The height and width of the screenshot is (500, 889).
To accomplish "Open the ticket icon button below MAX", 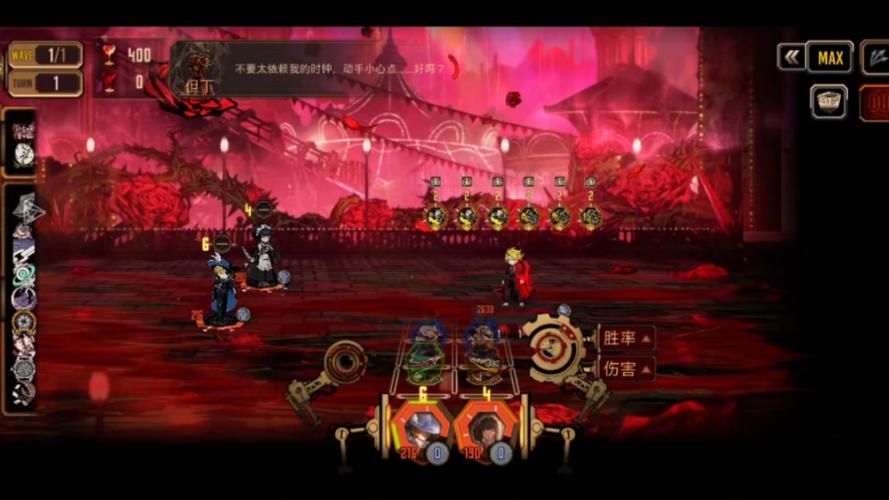I will [x=829, y=101].
